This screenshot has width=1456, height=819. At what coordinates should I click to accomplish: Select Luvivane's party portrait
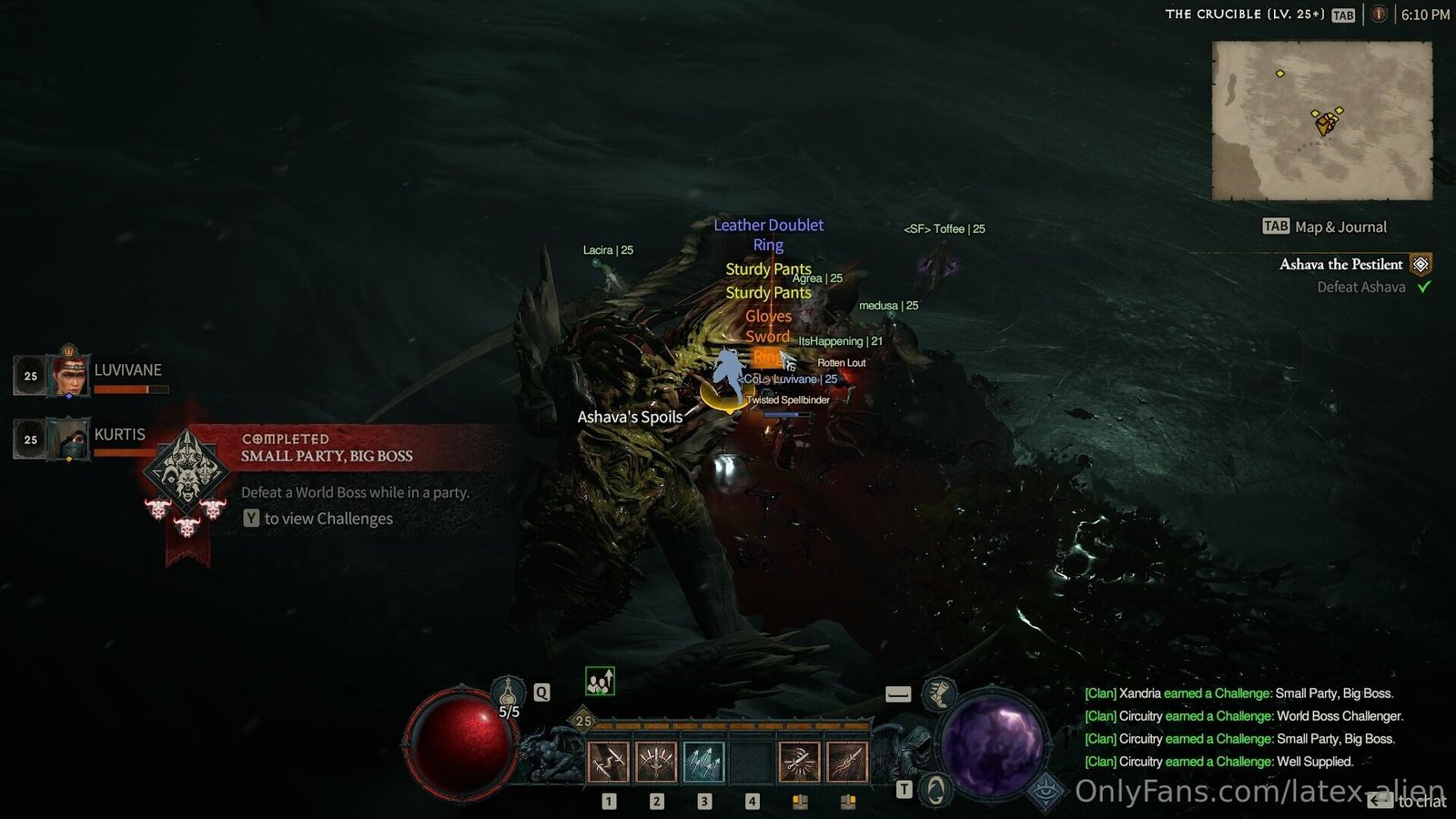point(68,373)
